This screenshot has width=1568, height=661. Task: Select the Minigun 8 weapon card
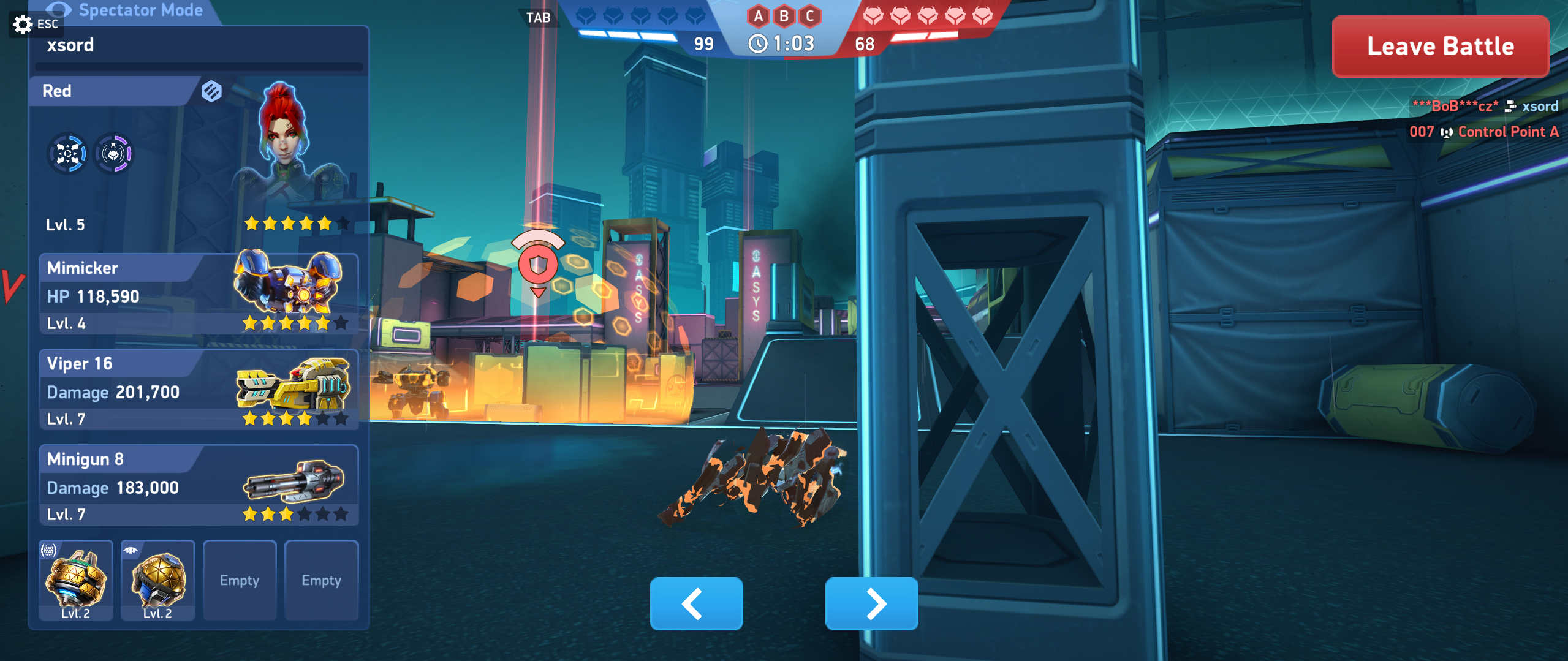(x=199, y=485)
